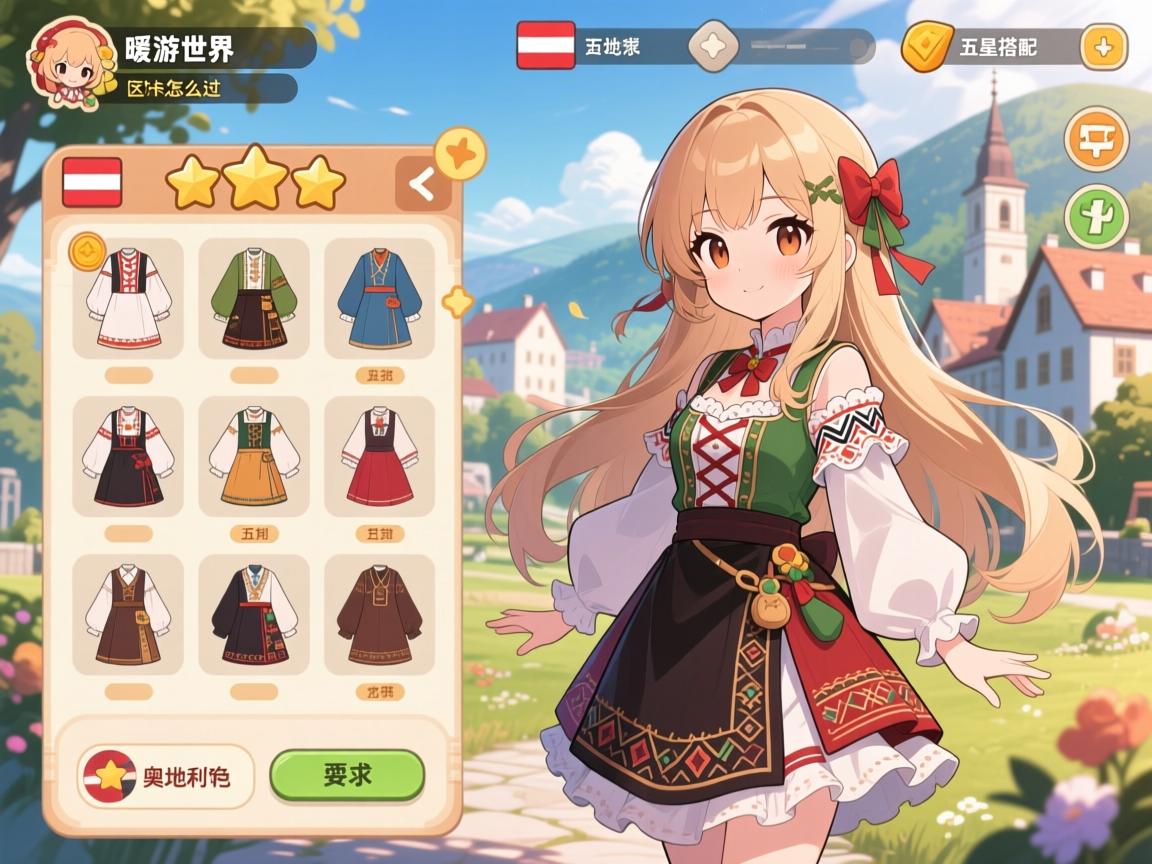Pick the outfit with the red skirt
1152x864 pixels.
[x=379, y=456]
